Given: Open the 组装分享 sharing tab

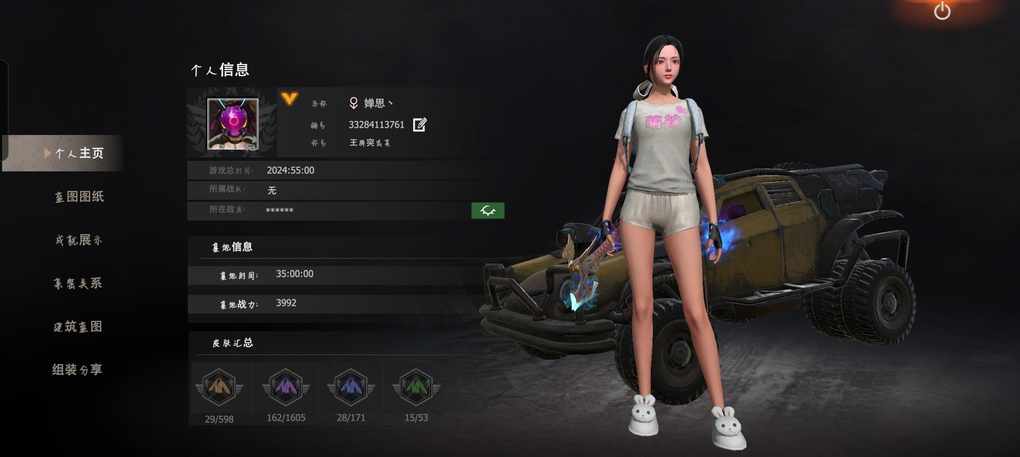Looking at the screenshot, I should pyautogui.click(x=78, y=369).
